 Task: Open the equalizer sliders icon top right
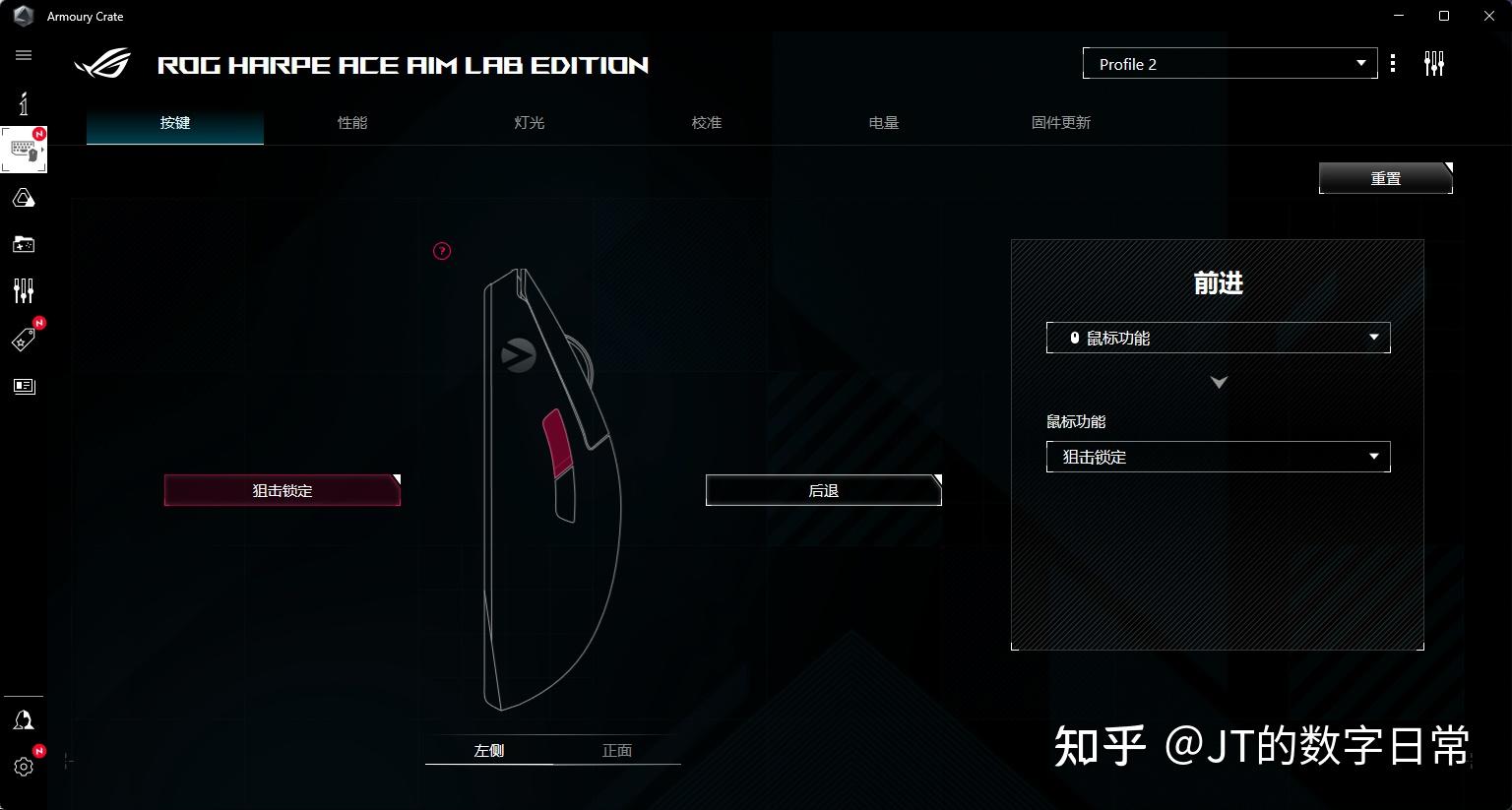click(x=1434, y=62)
